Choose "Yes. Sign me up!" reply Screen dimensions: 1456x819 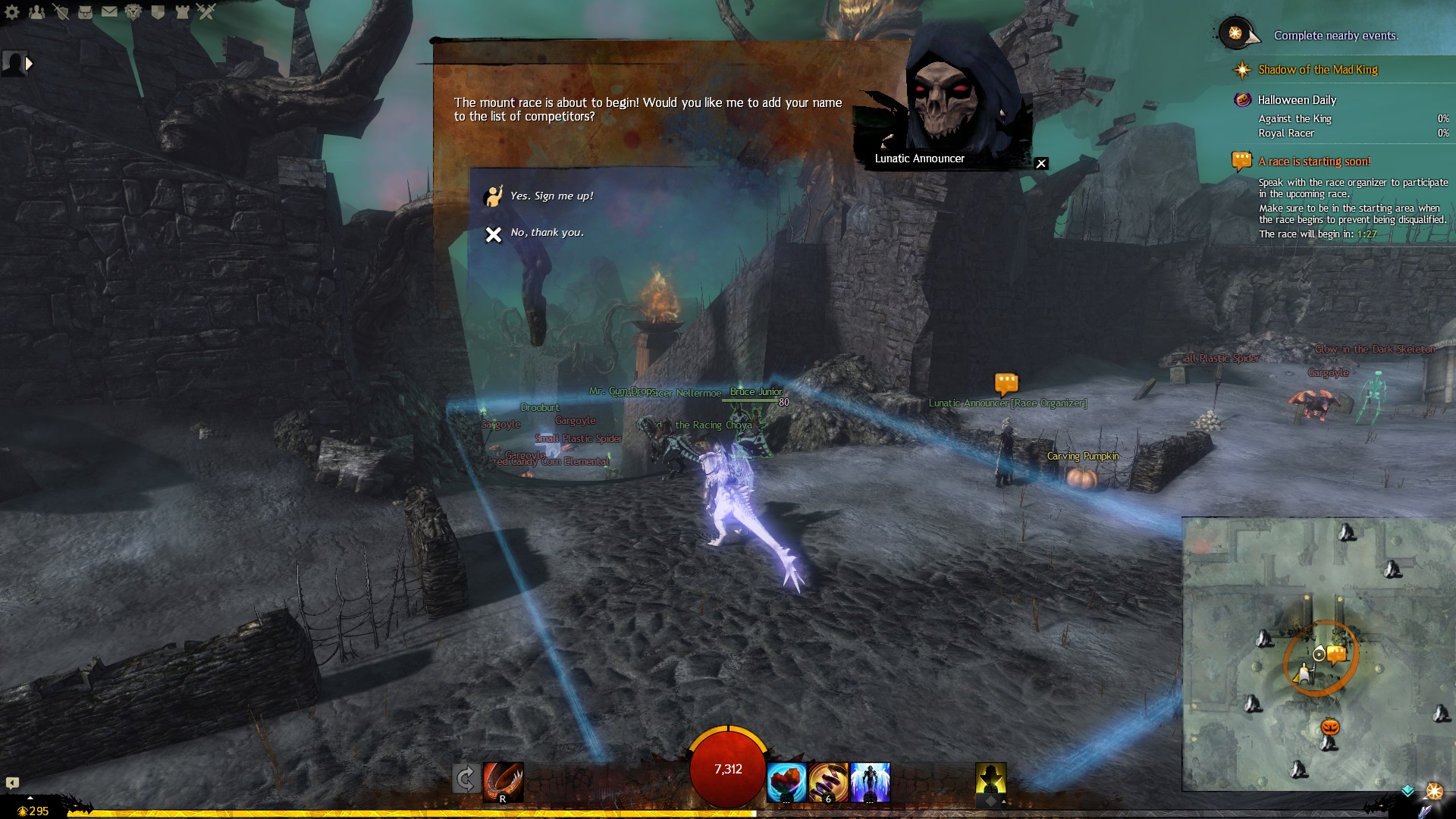click(x=551, y=196)
